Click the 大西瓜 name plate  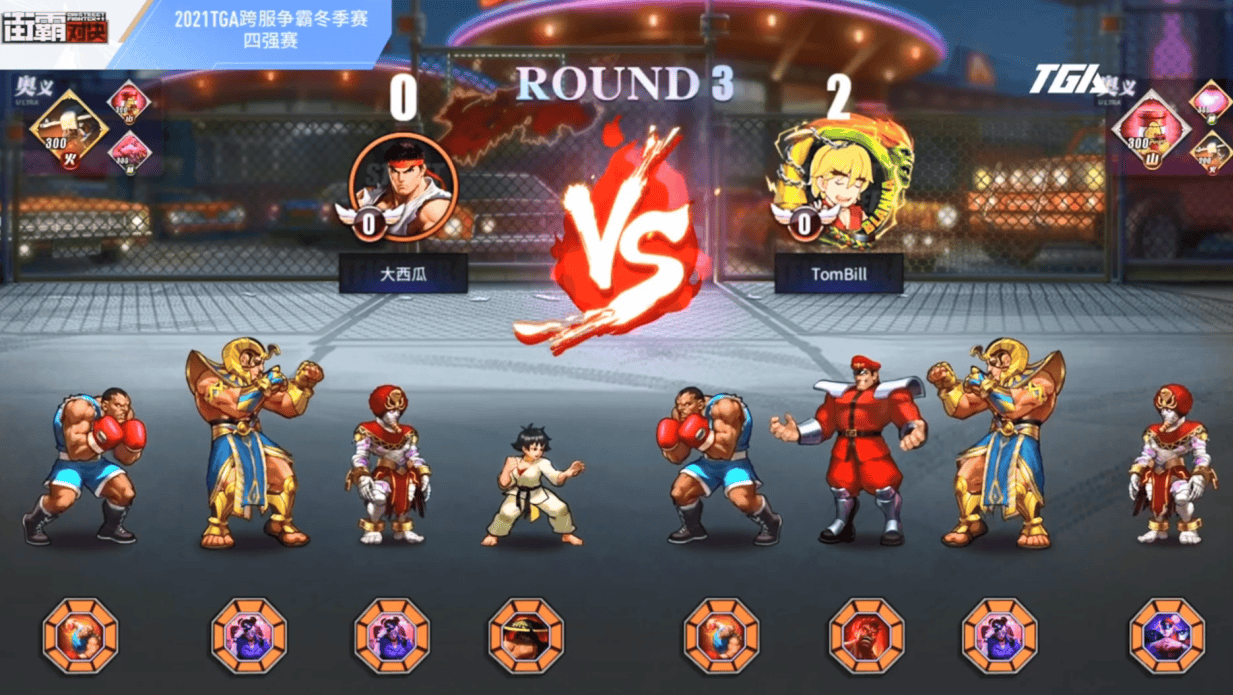point(403,273)
